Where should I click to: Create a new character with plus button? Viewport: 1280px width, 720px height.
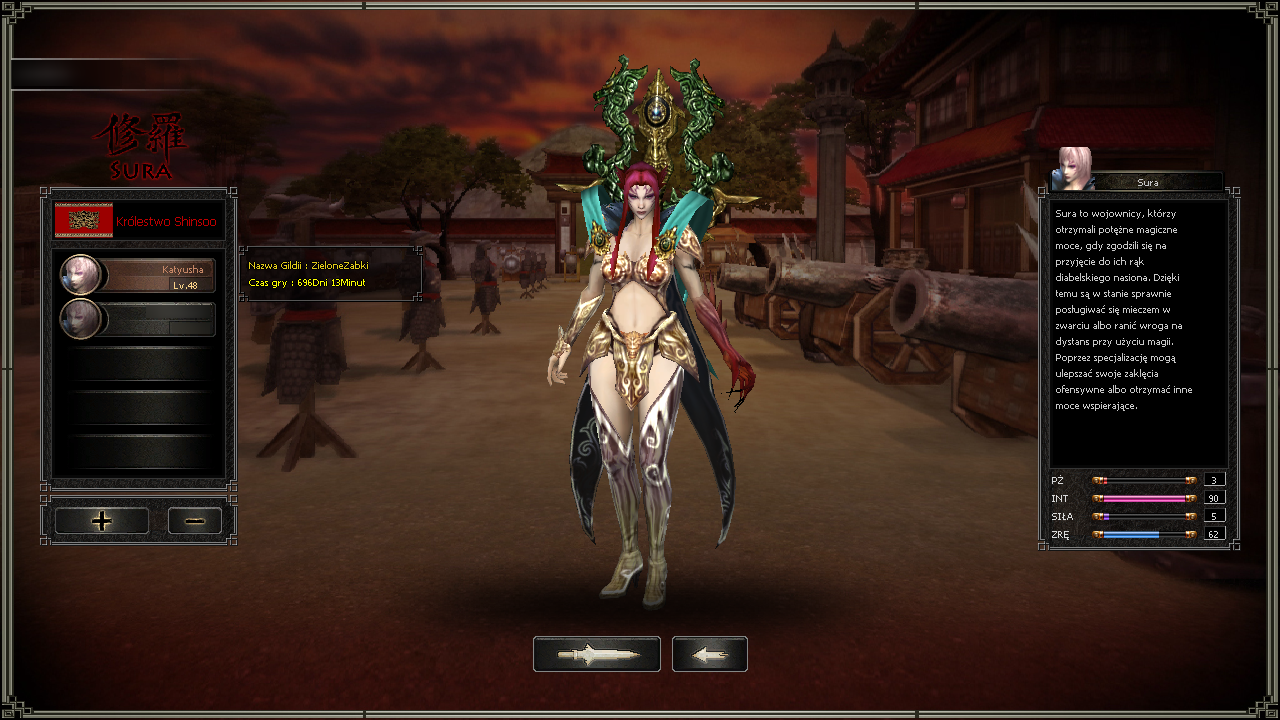[101, 521]
